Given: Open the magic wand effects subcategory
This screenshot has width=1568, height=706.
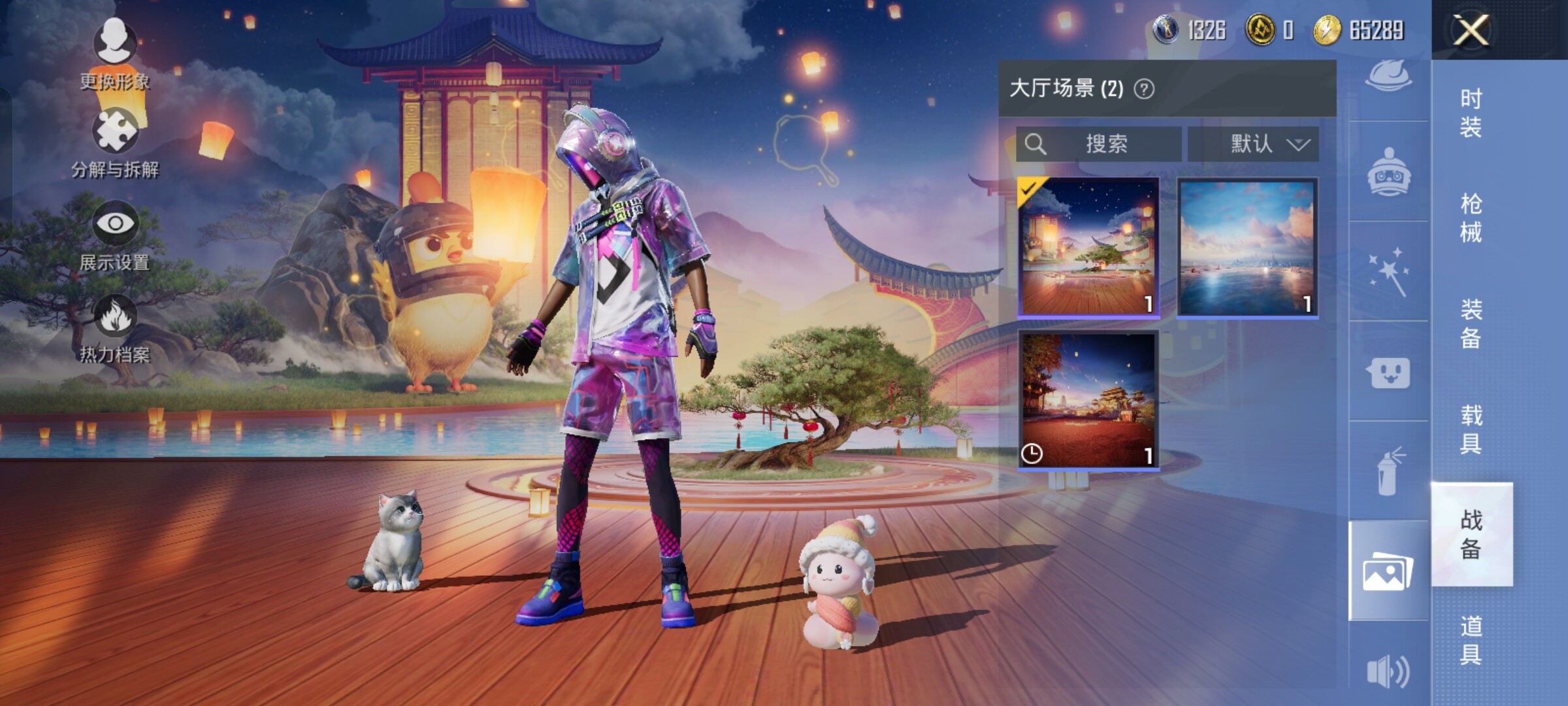Looking at the screenshot, I should coord(1388,271).
